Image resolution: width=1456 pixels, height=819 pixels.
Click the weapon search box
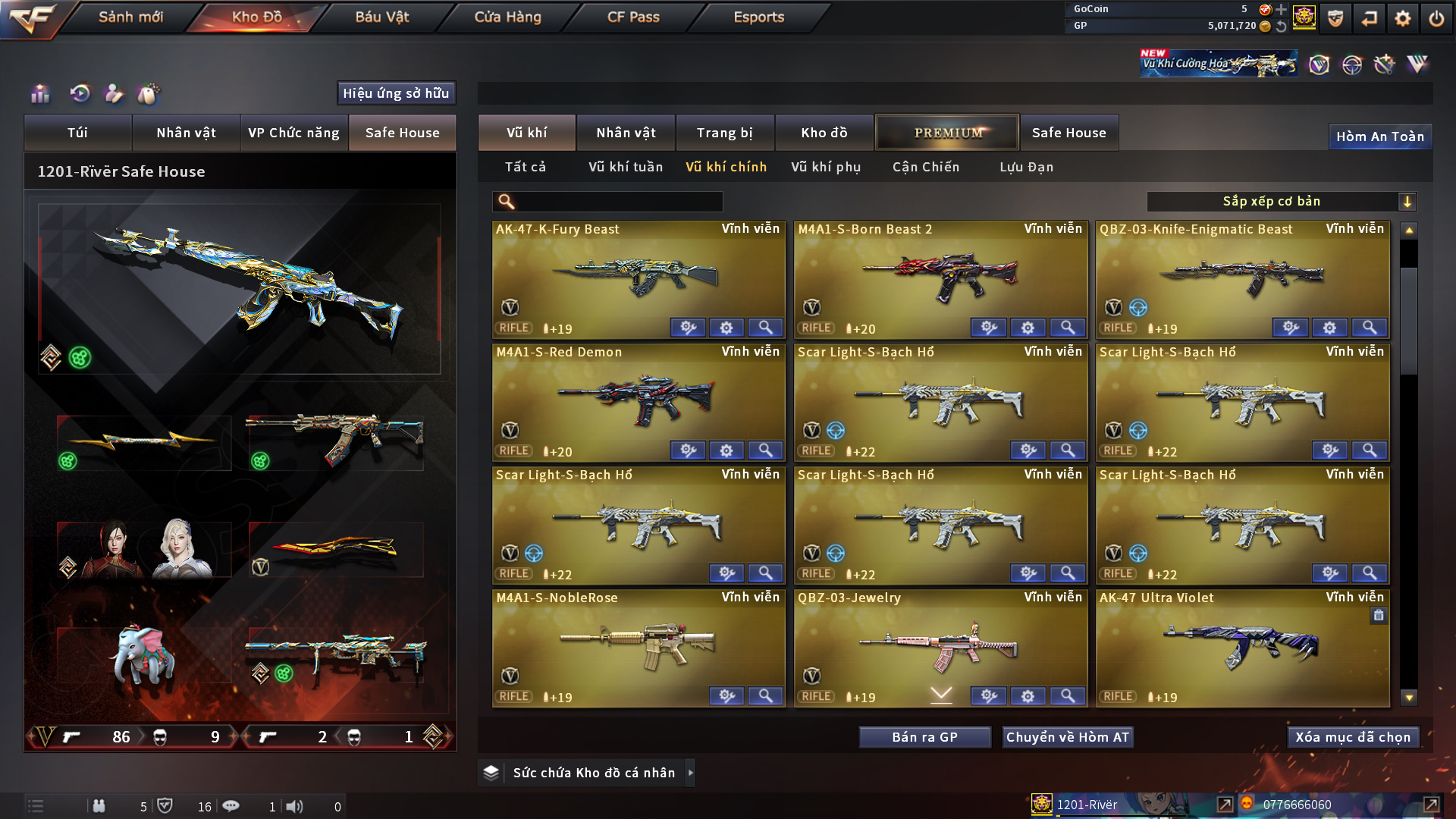(618, 201)
